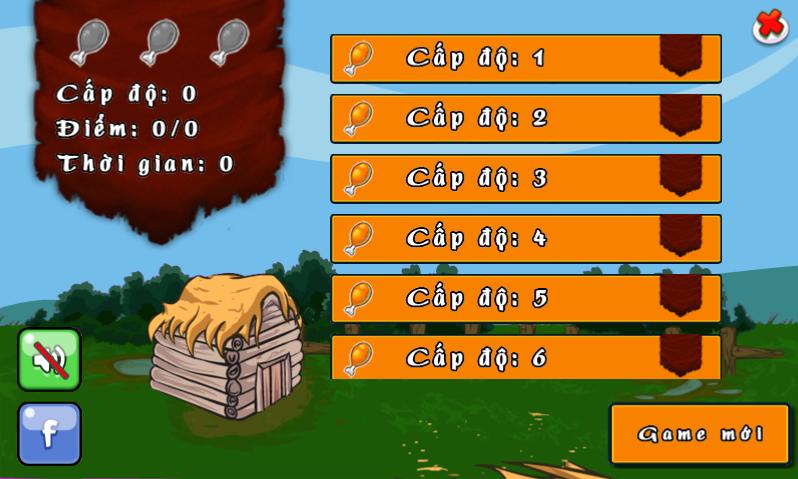Toggle the muted sound button
Image resolution: width=798 pixels, height=479 pixels.
tap(49, 359)
